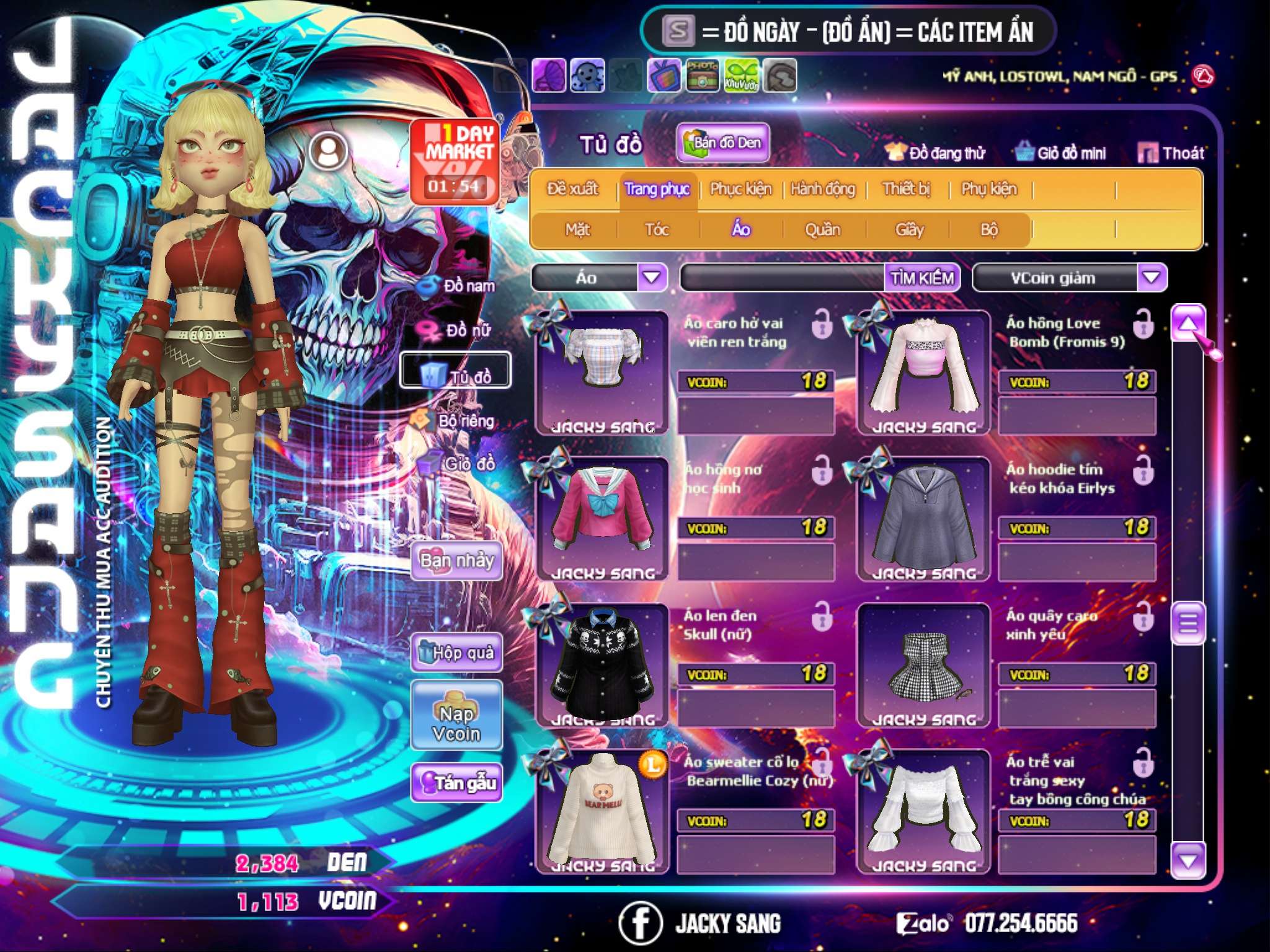Choose the Bearmellie Cozy sweater thumbnail
Image resolution: width=1270 pixels, height=952 pixels.
pos(602,809)
